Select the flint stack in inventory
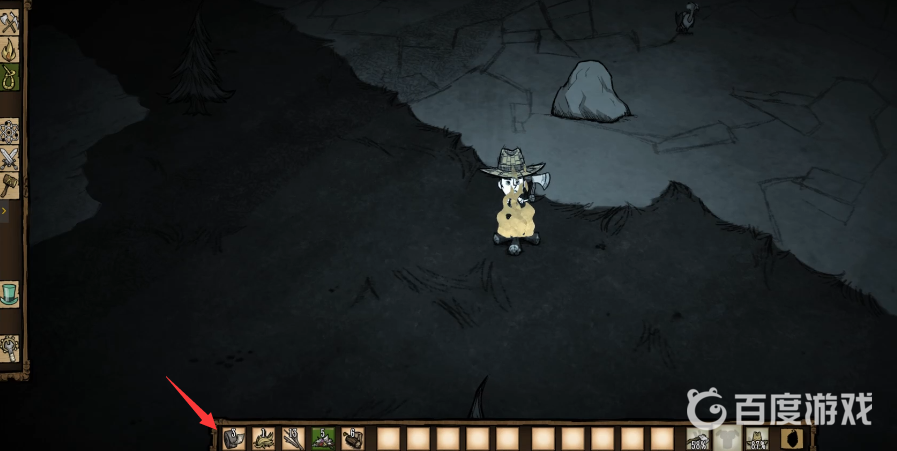Viewport: 897px width, 451px height. 234,438
